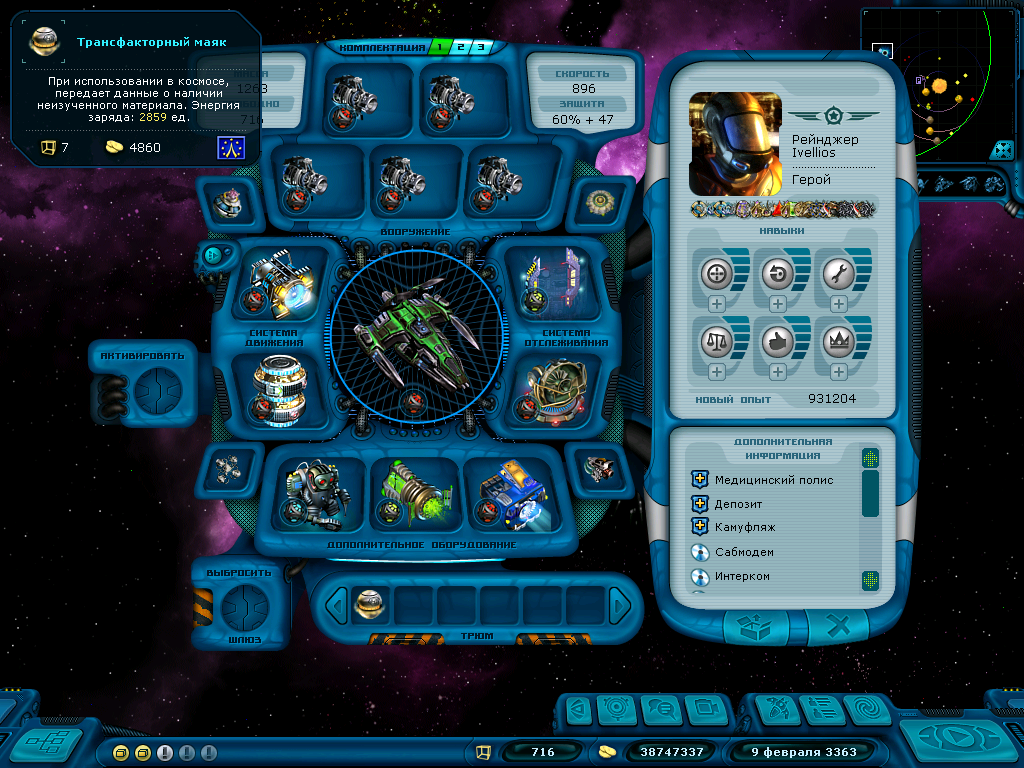Switch to loadout tab 3
The height and width of the screenshot is (768, 1024).
tap(481, 47)
